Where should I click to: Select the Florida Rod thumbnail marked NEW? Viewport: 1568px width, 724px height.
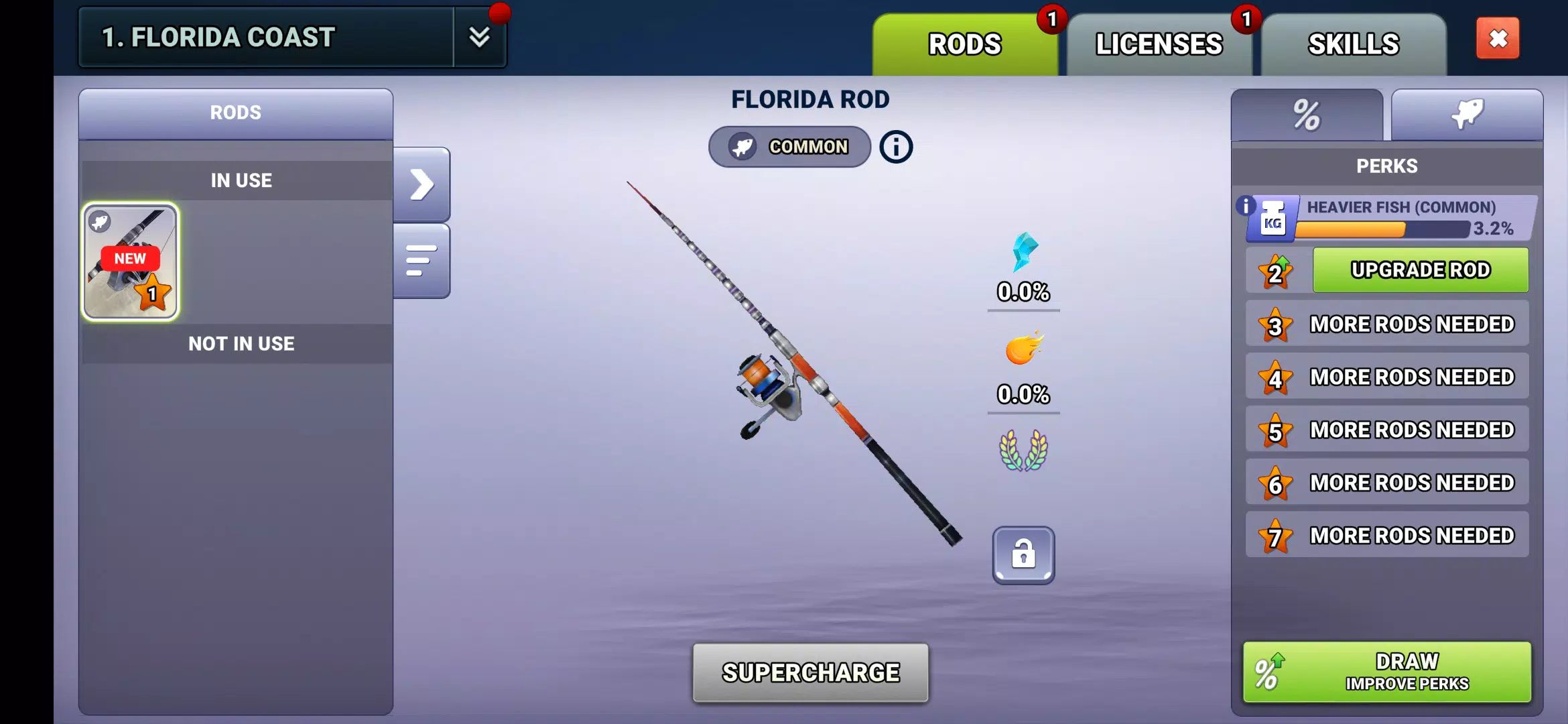(x=131, y=261)
